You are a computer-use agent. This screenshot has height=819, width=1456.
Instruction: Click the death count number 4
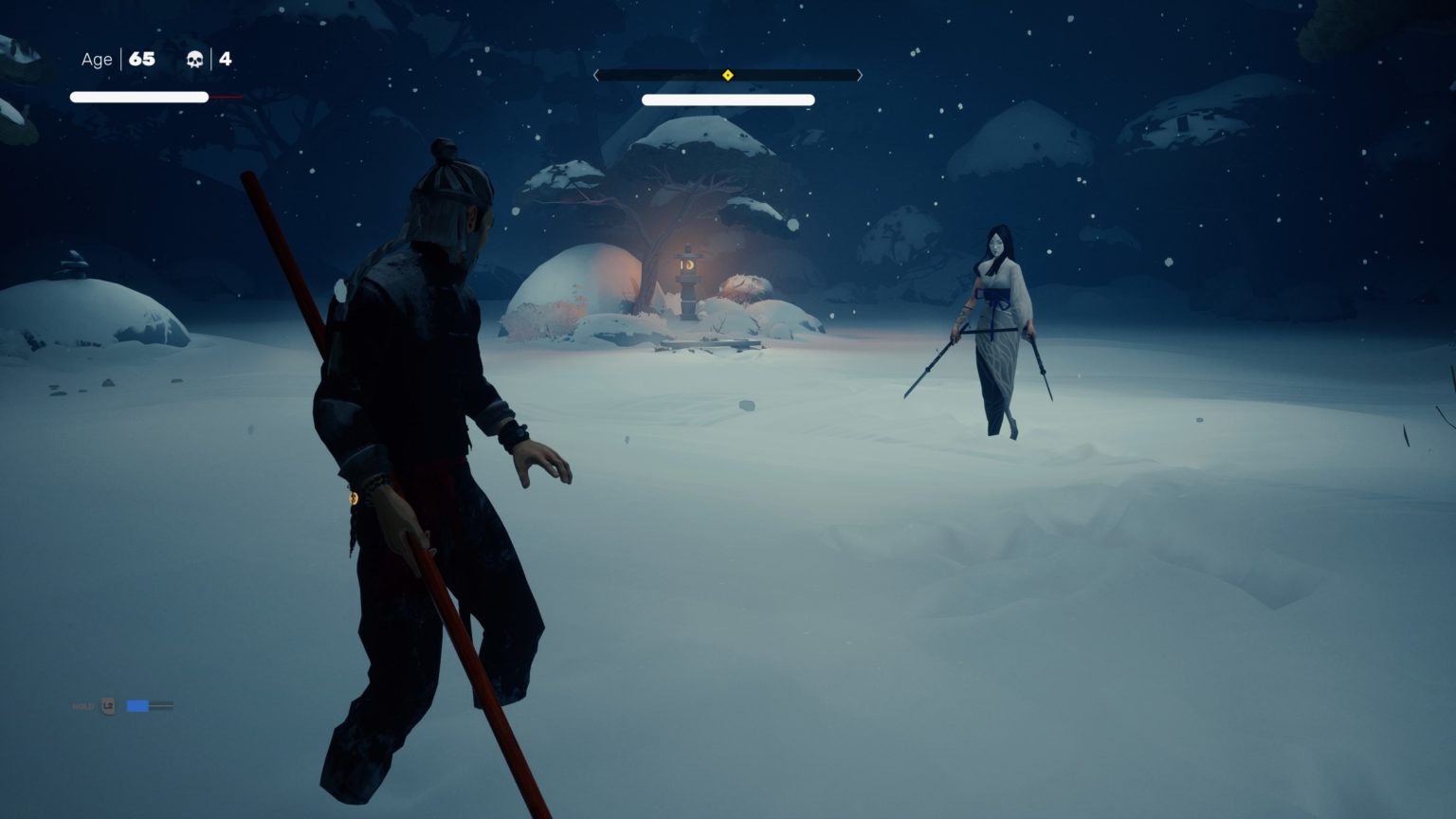[225, 59]
